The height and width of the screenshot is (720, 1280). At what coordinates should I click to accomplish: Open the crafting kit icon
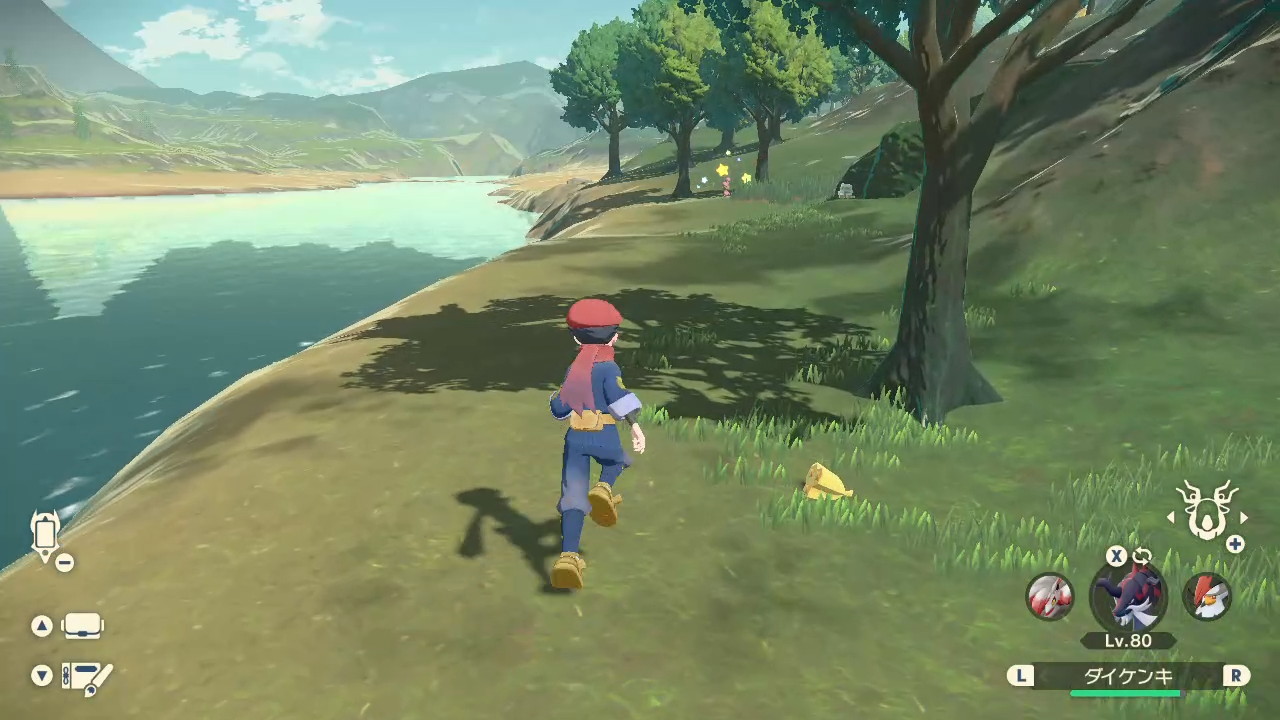pos(85,676)
